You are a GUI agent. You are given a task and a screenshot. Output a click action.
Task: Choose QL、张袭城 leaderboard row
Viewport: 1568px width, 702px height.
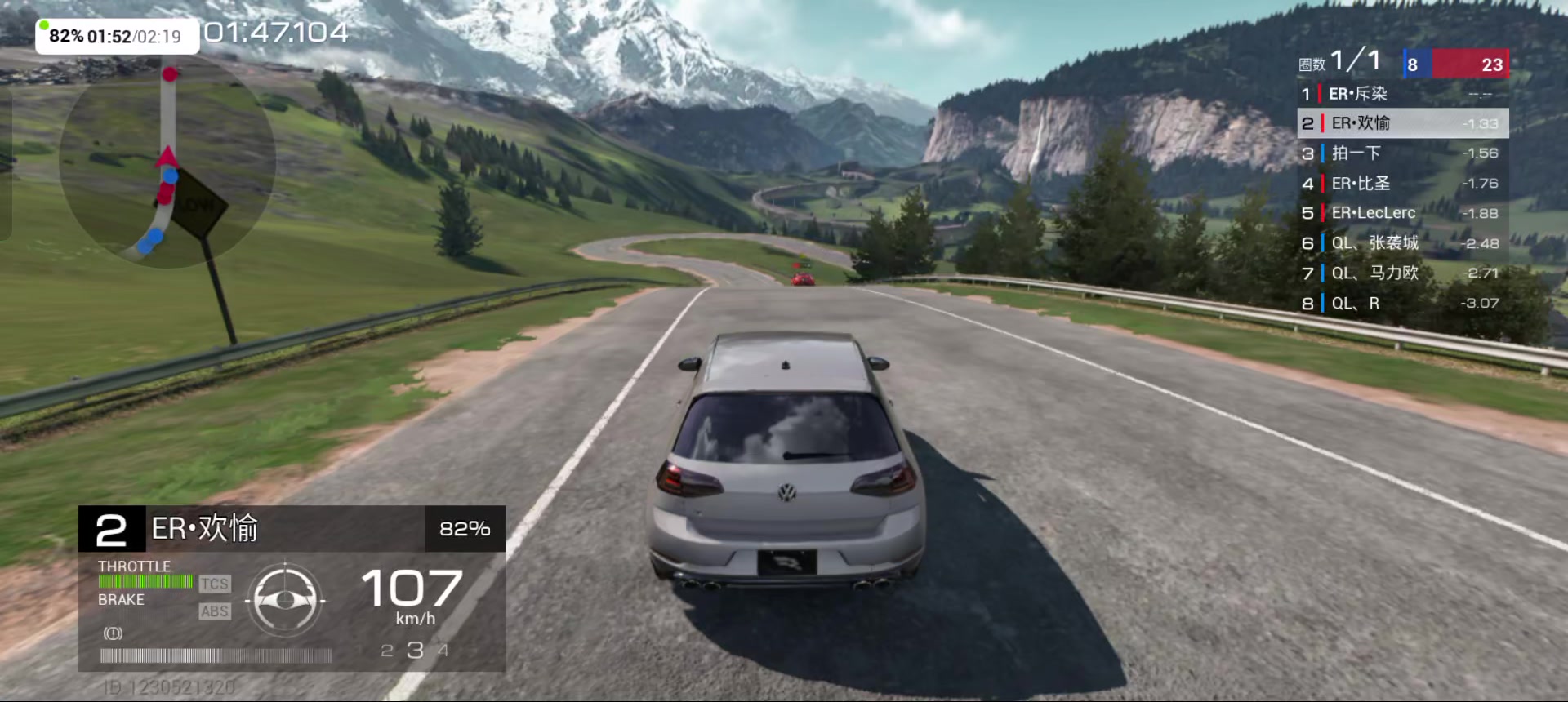(1401, 243)
